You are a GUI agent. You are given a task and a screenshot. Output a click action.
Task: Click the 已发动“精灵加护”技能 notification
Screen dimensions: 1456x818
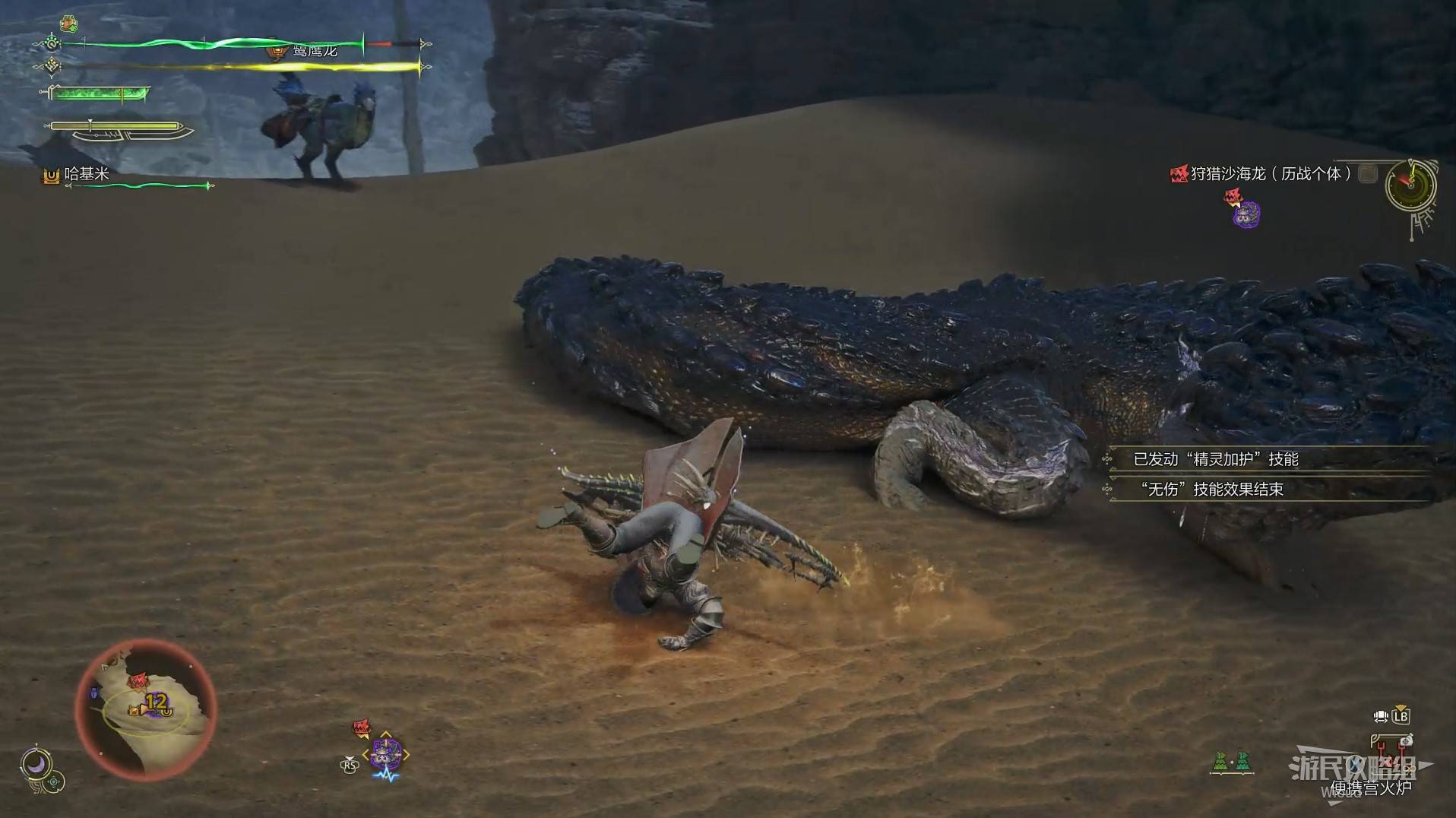pos(1215,459)
